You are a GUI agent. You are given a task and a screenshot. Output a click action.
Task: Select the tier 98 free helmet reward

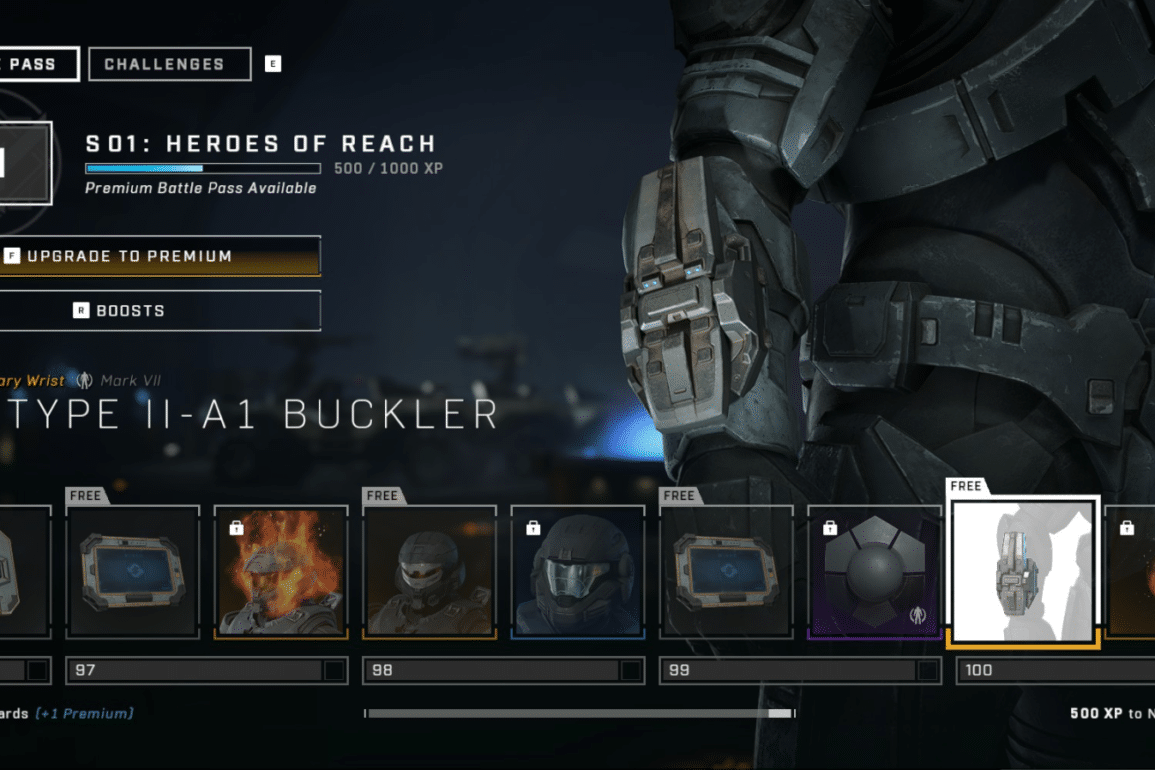point(429,572)
